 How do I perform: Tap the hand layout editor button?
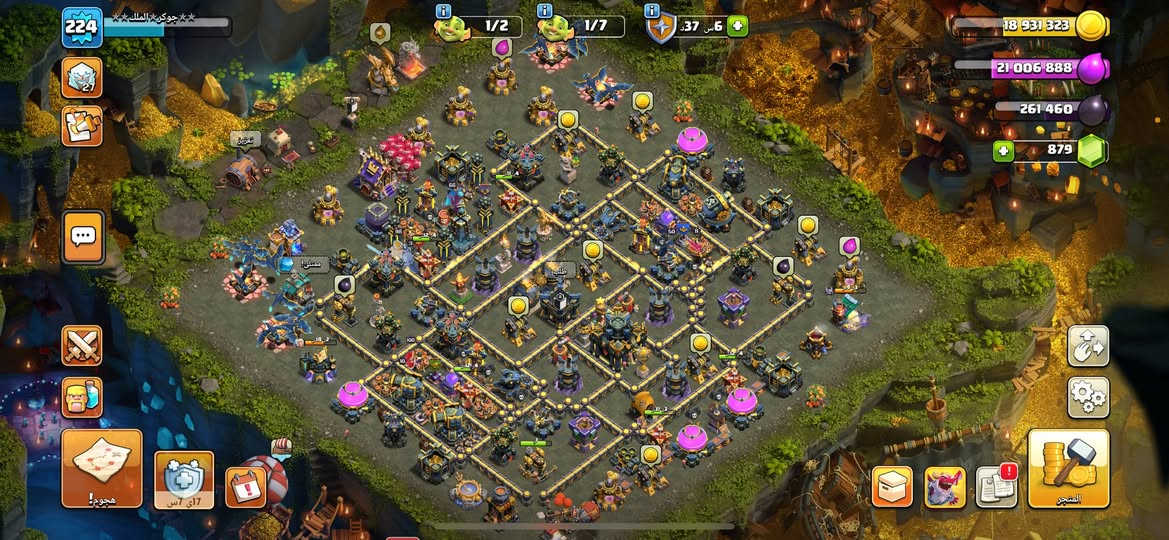(x=1088, y=345)
